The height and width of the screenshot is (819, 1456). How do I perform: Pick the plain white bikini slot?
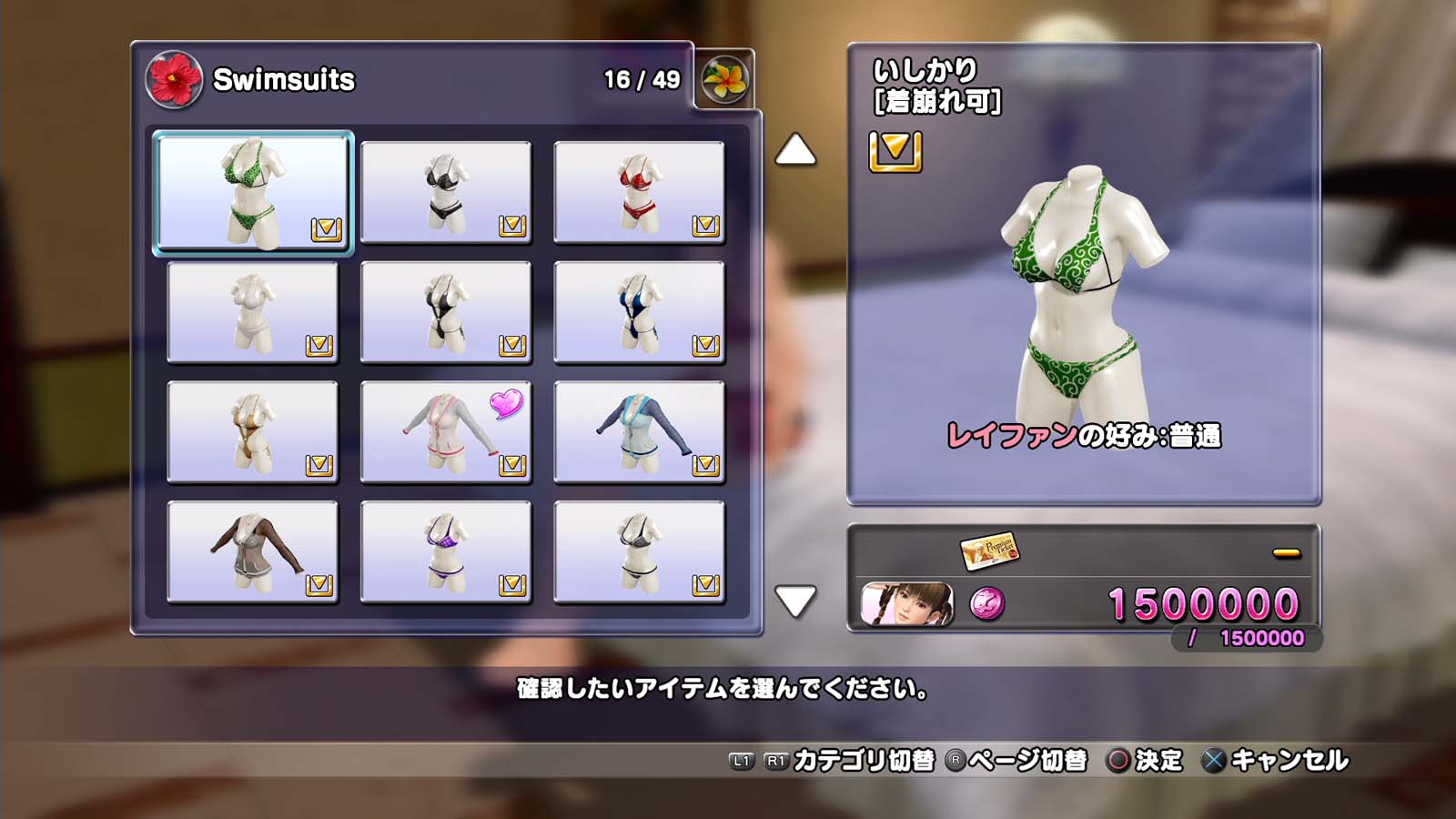click(x=253, y=312)
